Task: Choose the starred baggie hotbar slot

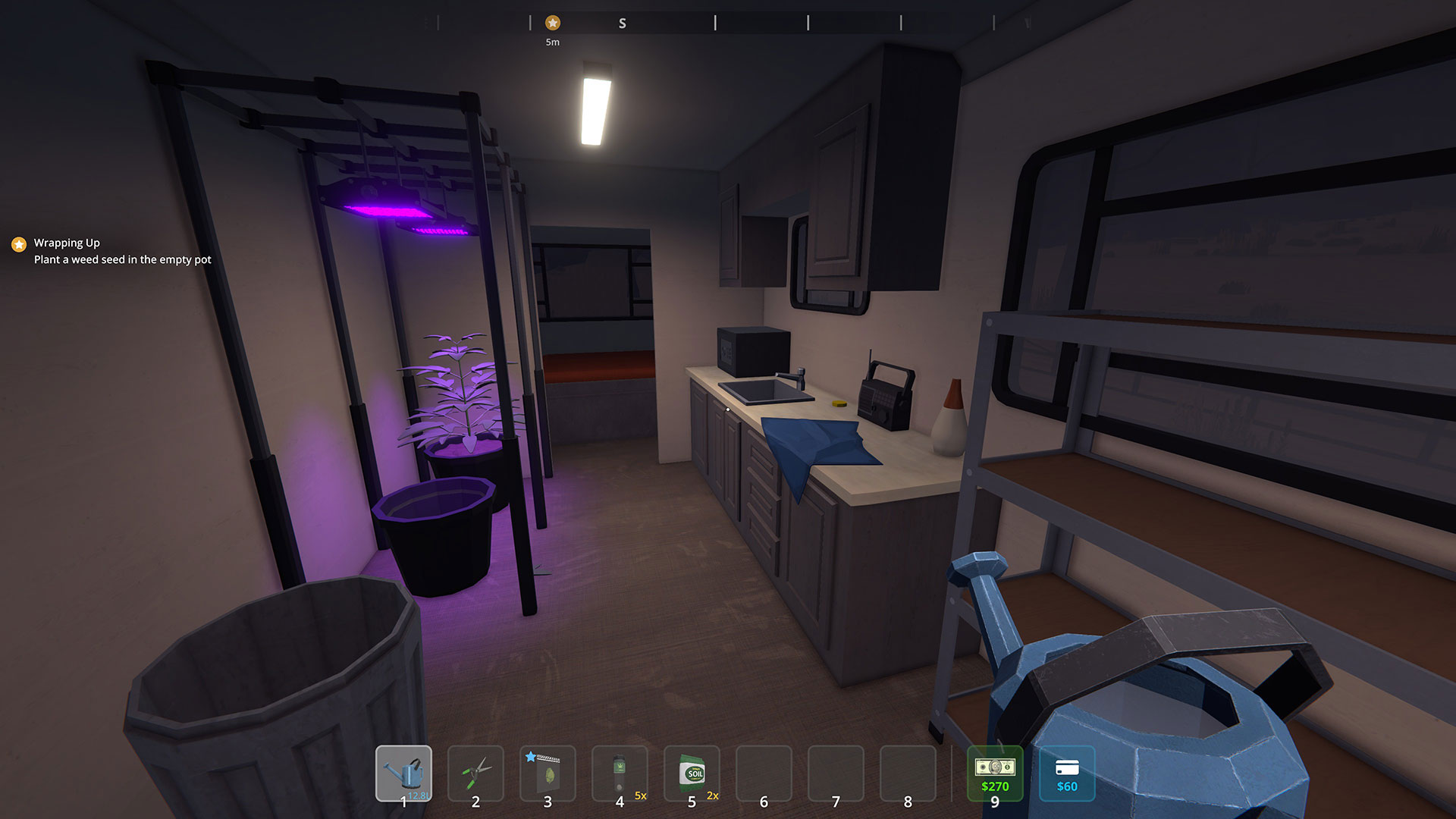Action: tap(548, 773)
